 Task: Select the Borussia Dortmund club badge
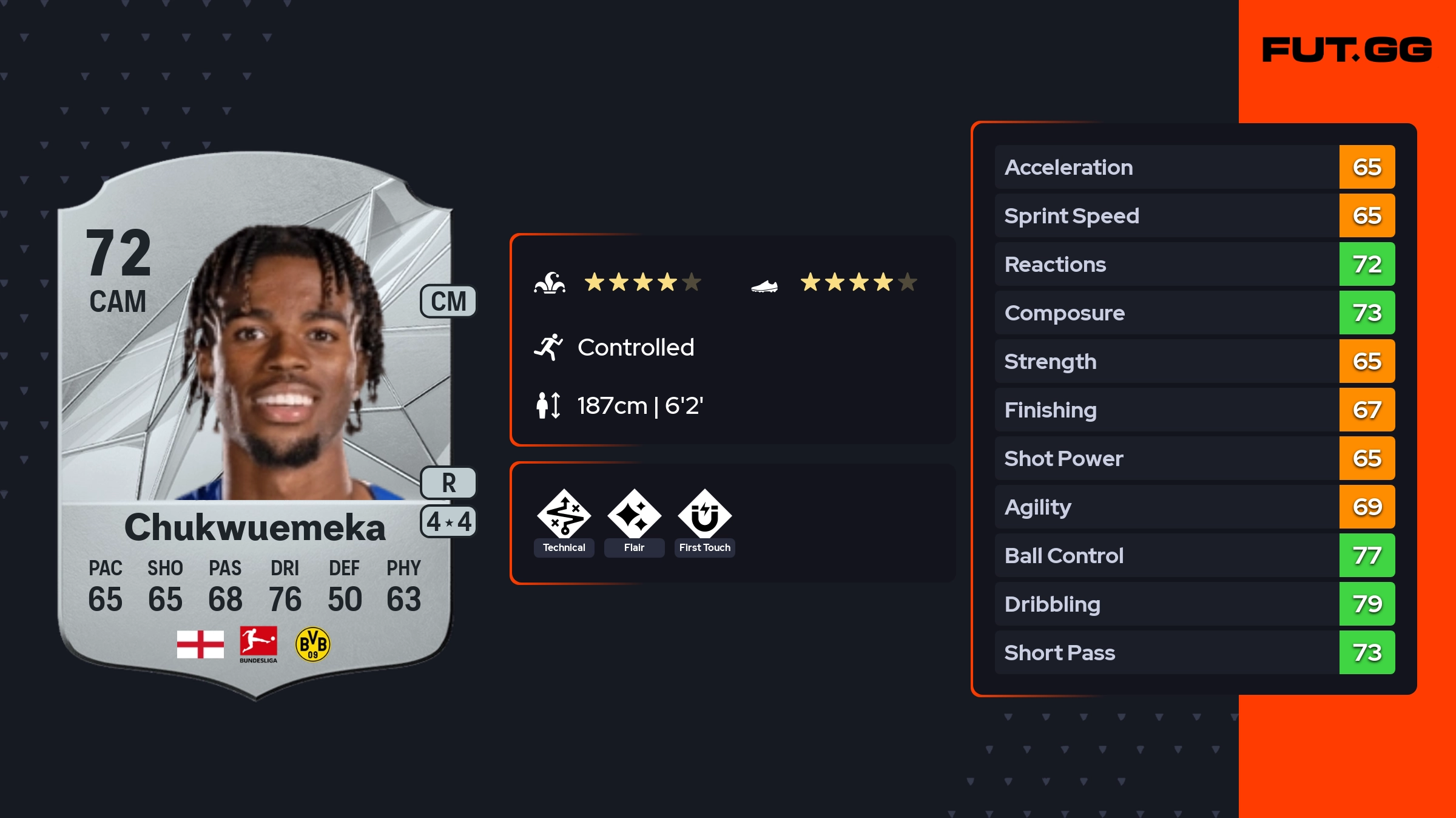pyautogui.click(x=312, y=644)
